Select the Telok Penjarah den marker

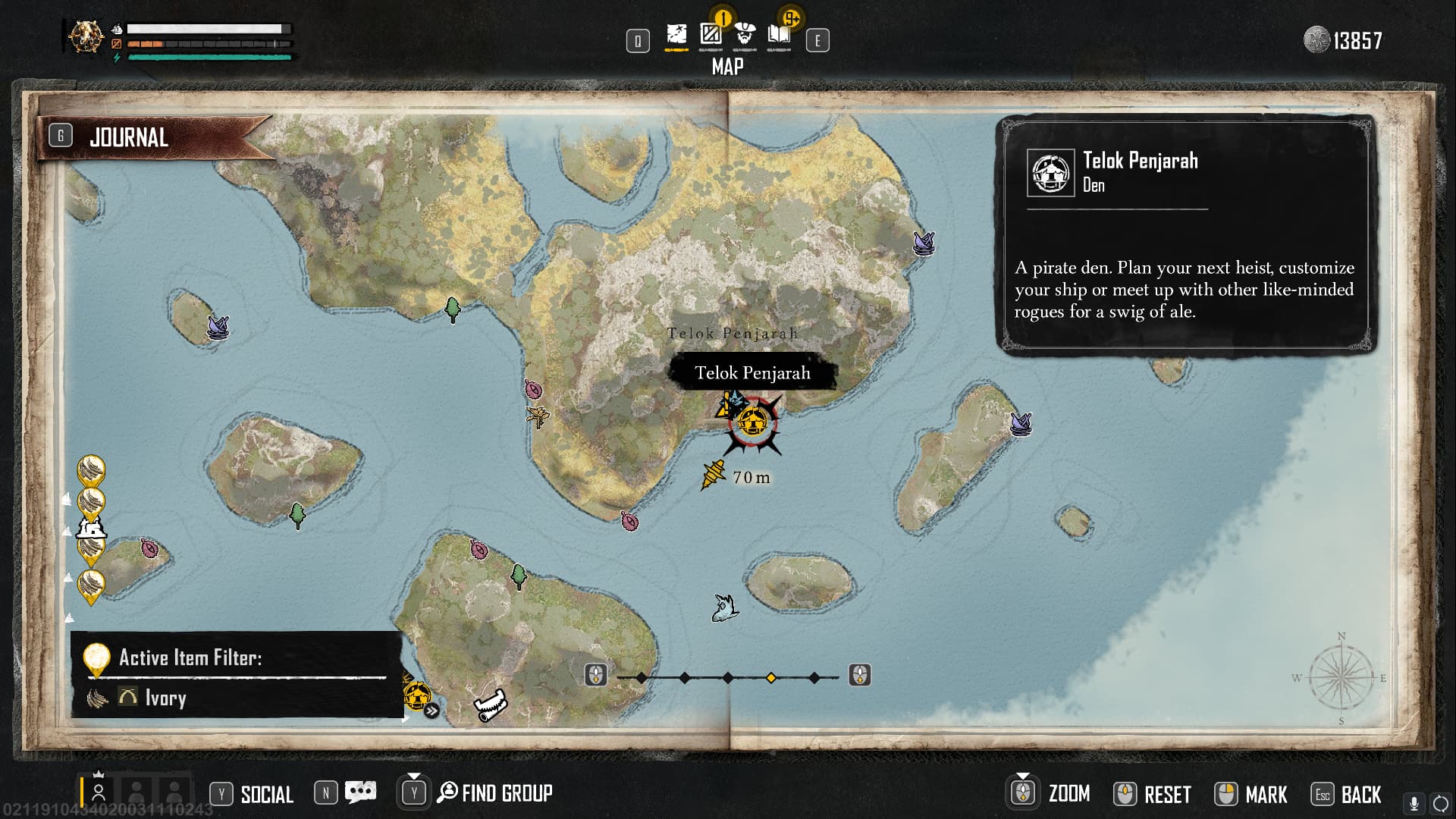click(x=752, y=420)
